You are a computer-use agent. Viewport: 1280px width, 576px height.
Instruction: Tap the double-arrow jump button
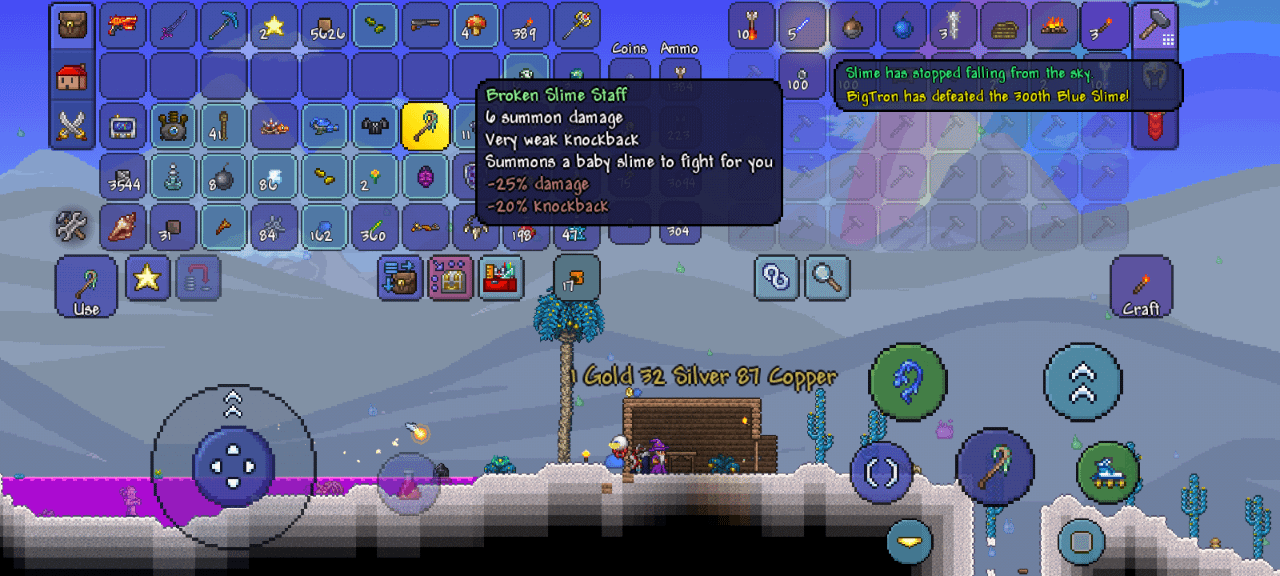(x=1082, y=381)
